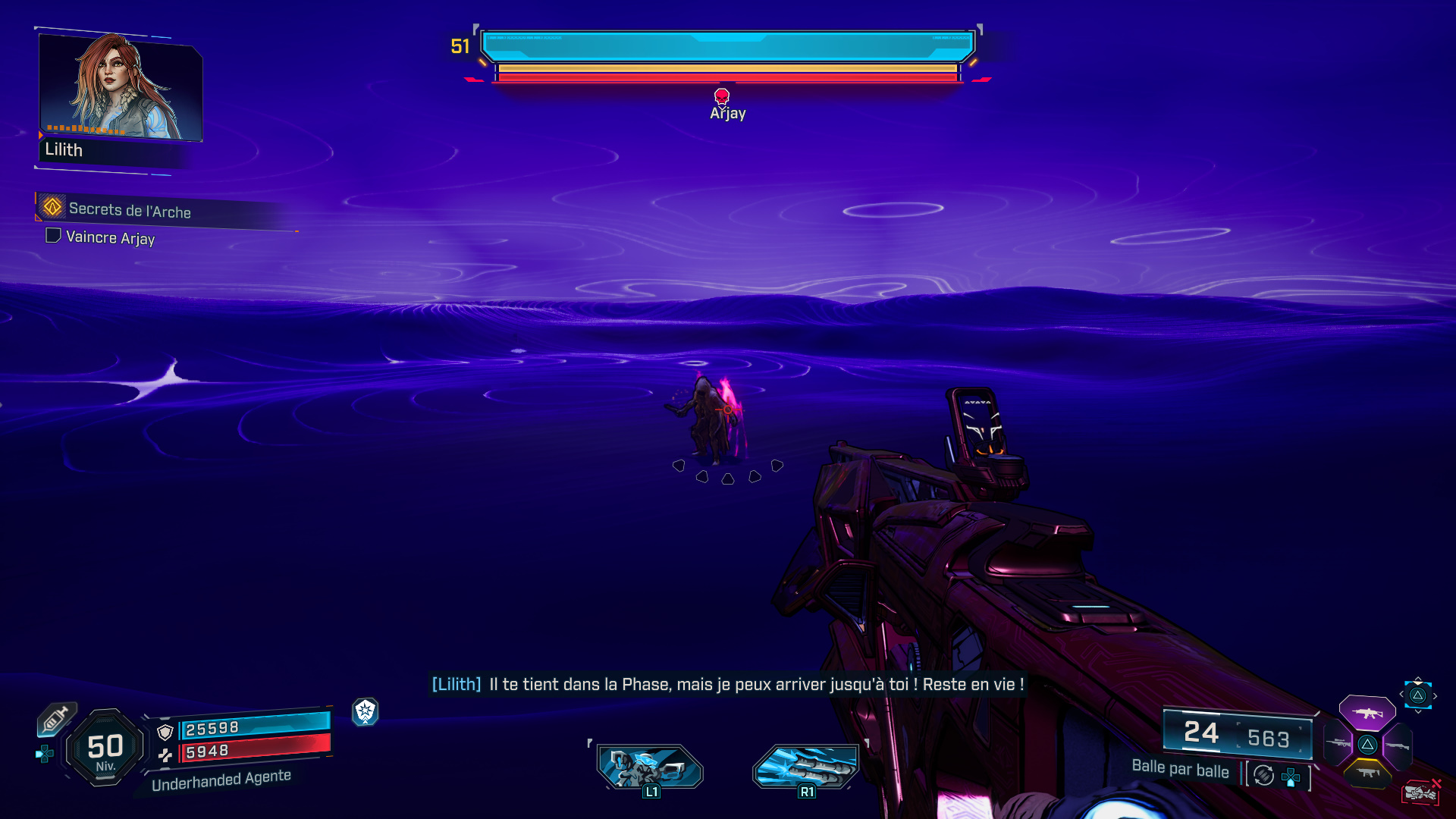Image resolution: width=1456 pixels, height=819 pixels.
Task: Select the sniper rifle on the weapon wheel
Action: (1338, 743)
